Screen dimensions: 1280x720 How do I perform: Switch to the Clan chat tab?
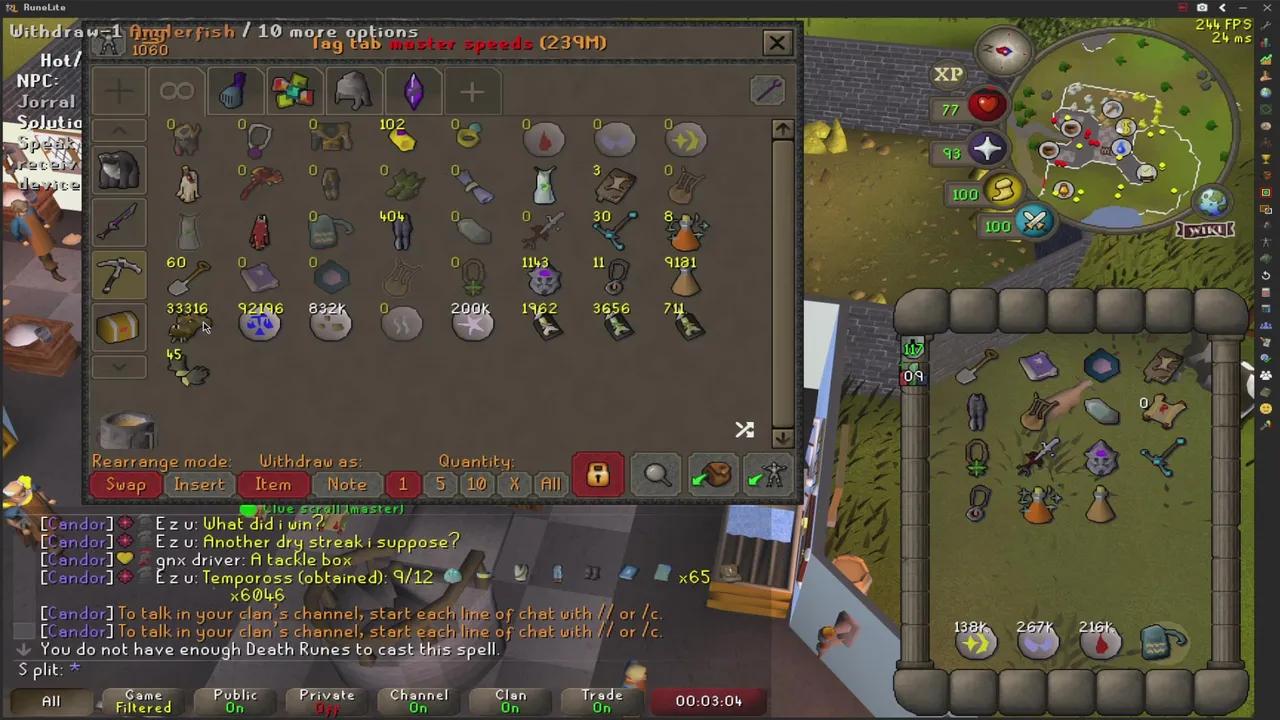510,700
